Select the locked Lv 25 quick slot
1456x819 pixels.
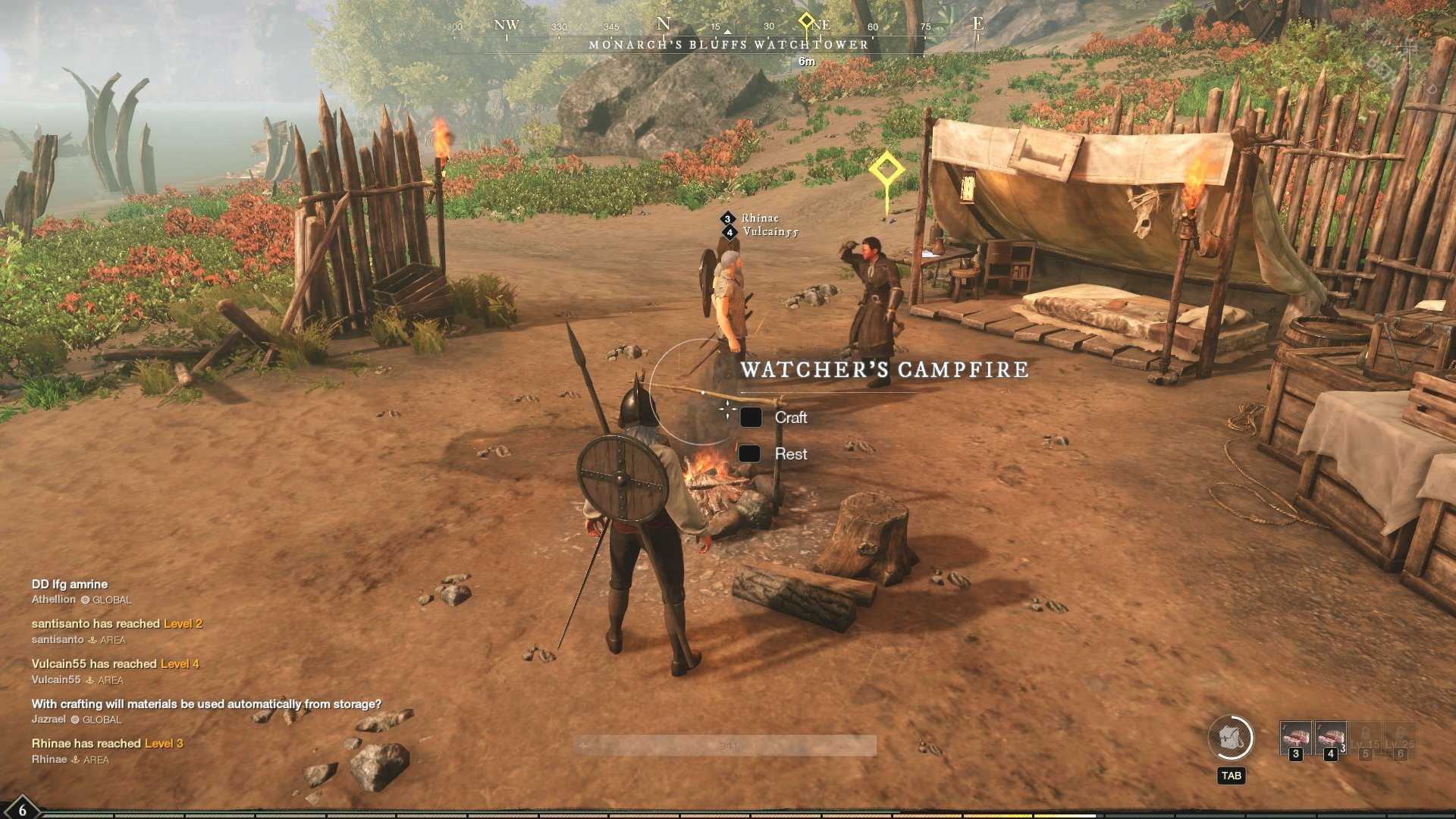(x=1400, y=739)
